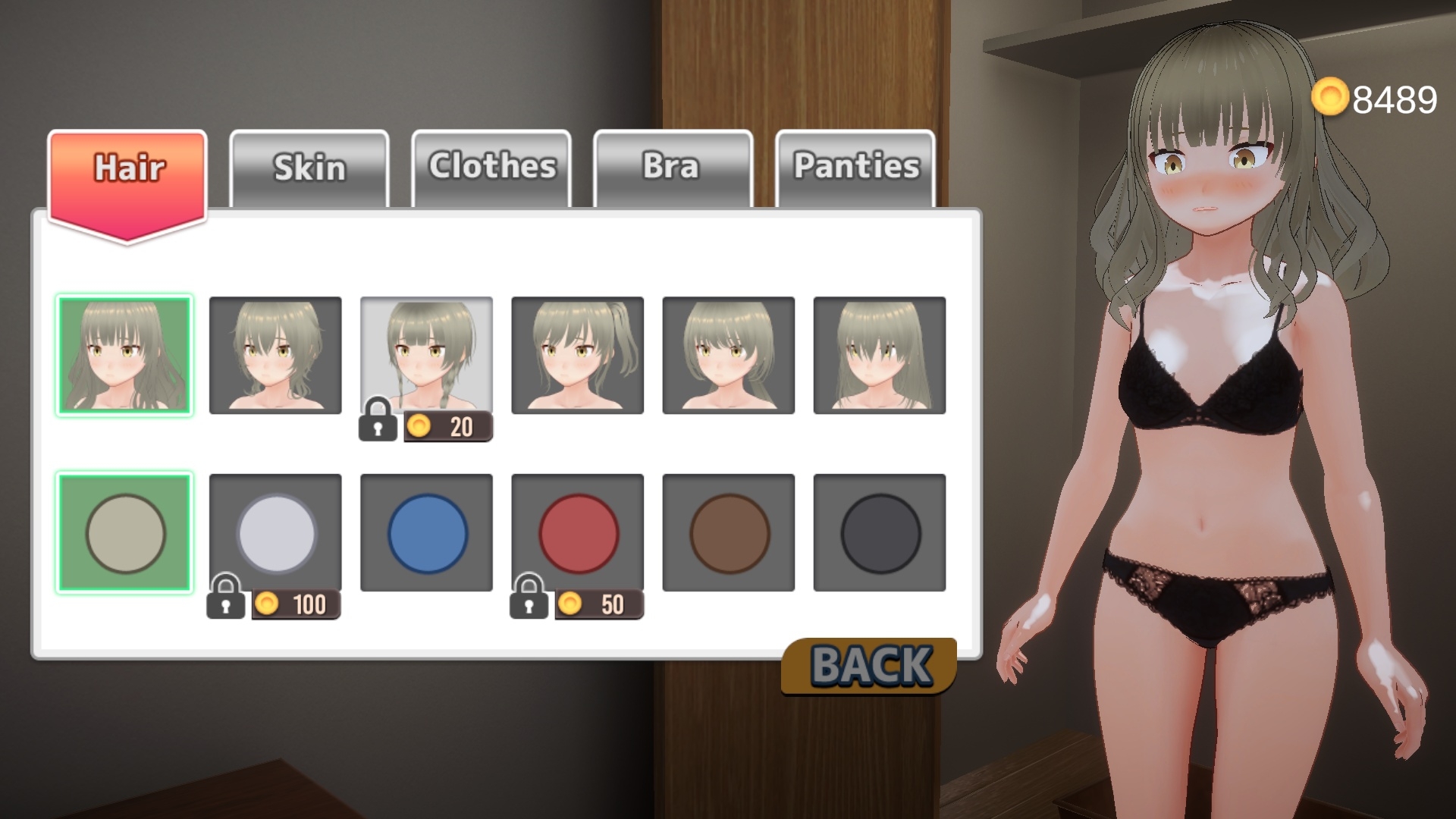The width and height of the screenshot is (1456, 819).
Task: Select the dark gray hair color
Action: pyautogui.click(x=880, y=532)
